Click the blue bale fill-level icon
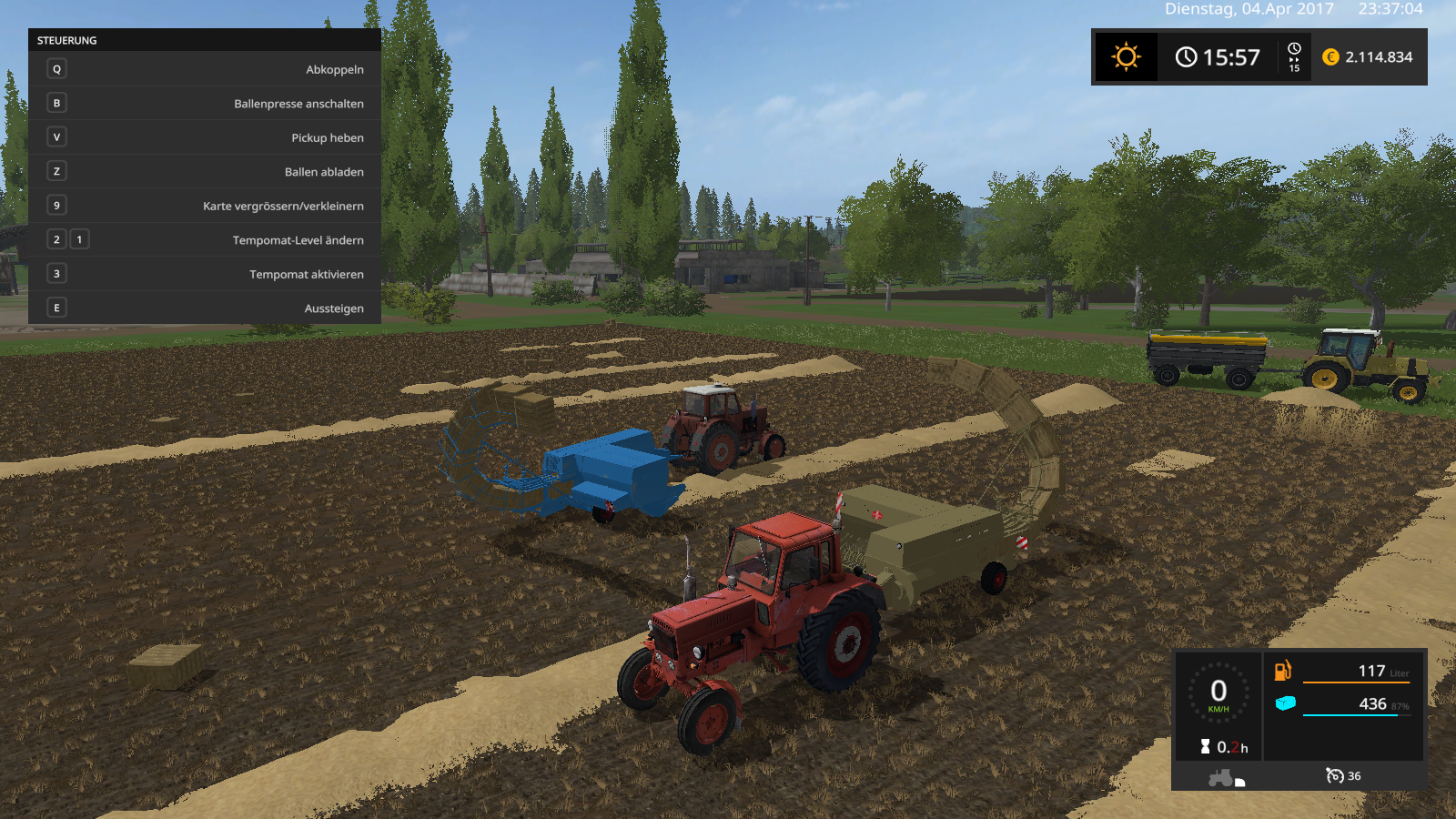 pos(1285,703)
